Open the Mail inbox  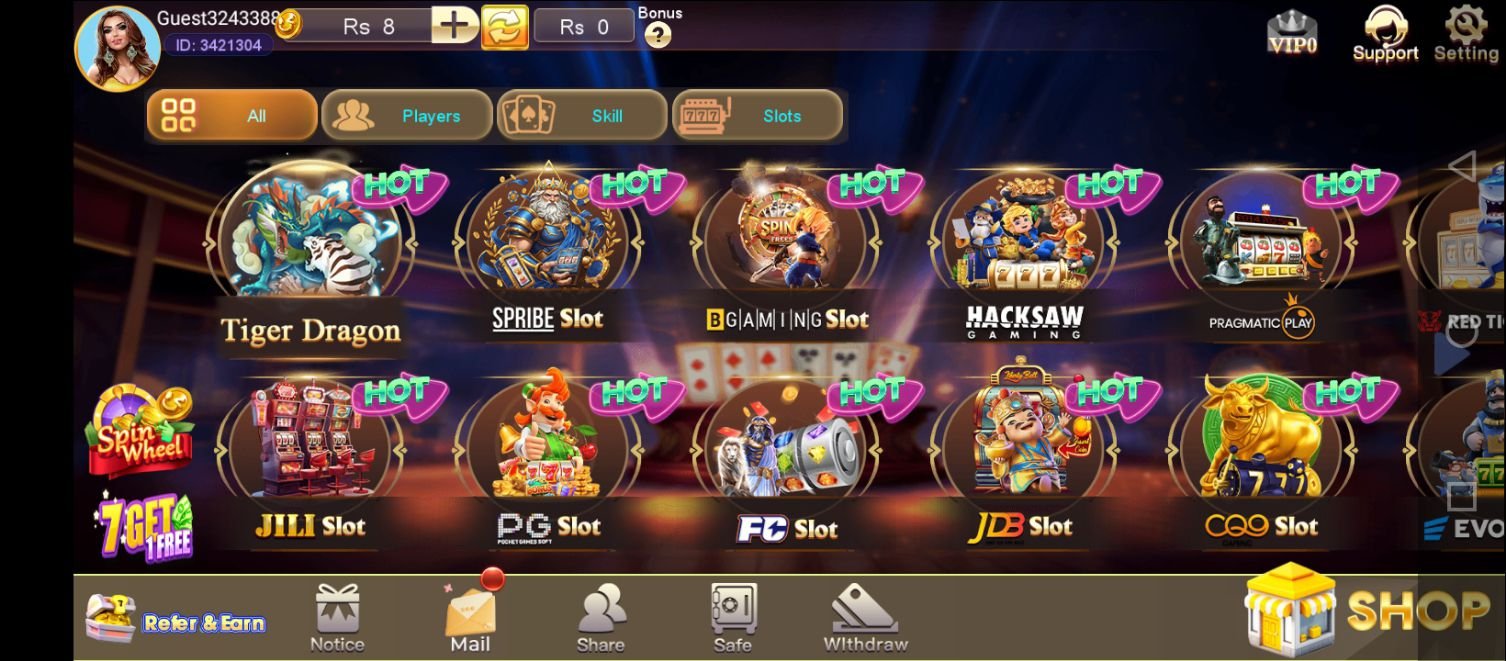(470, 617)
